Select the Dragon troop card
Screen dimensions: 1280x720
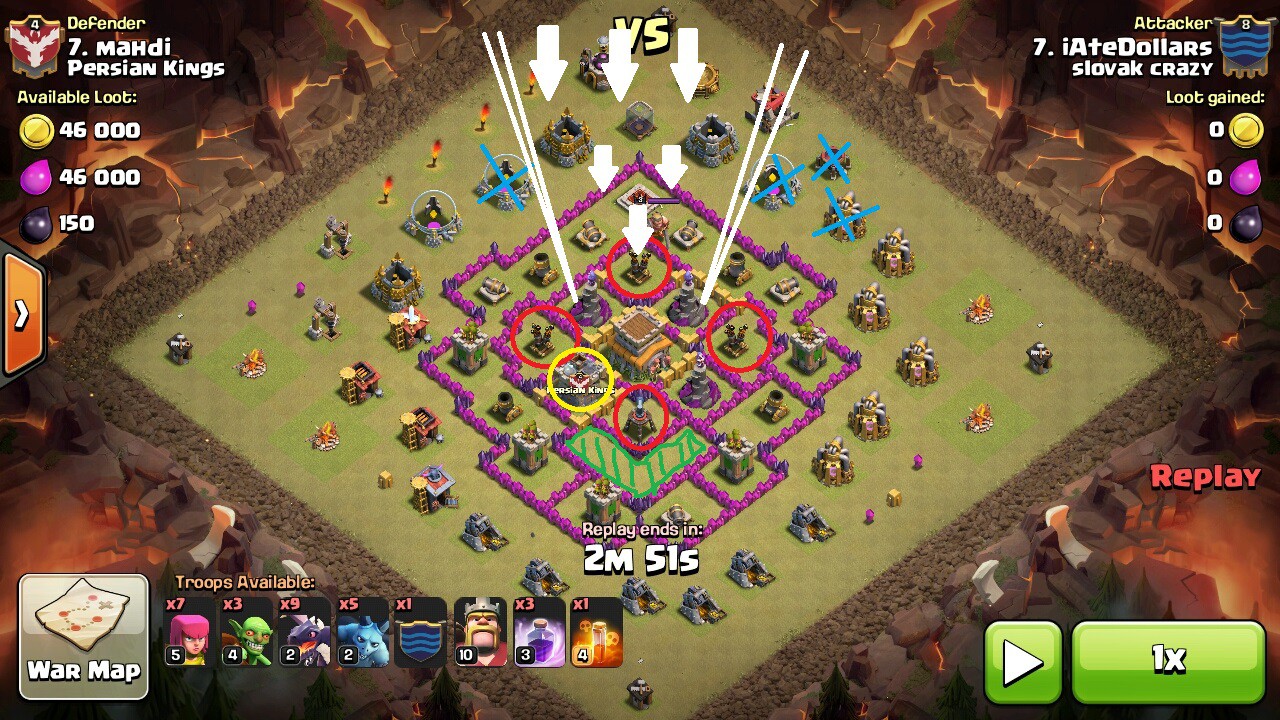pyautogui.click(x=304, y=632)
